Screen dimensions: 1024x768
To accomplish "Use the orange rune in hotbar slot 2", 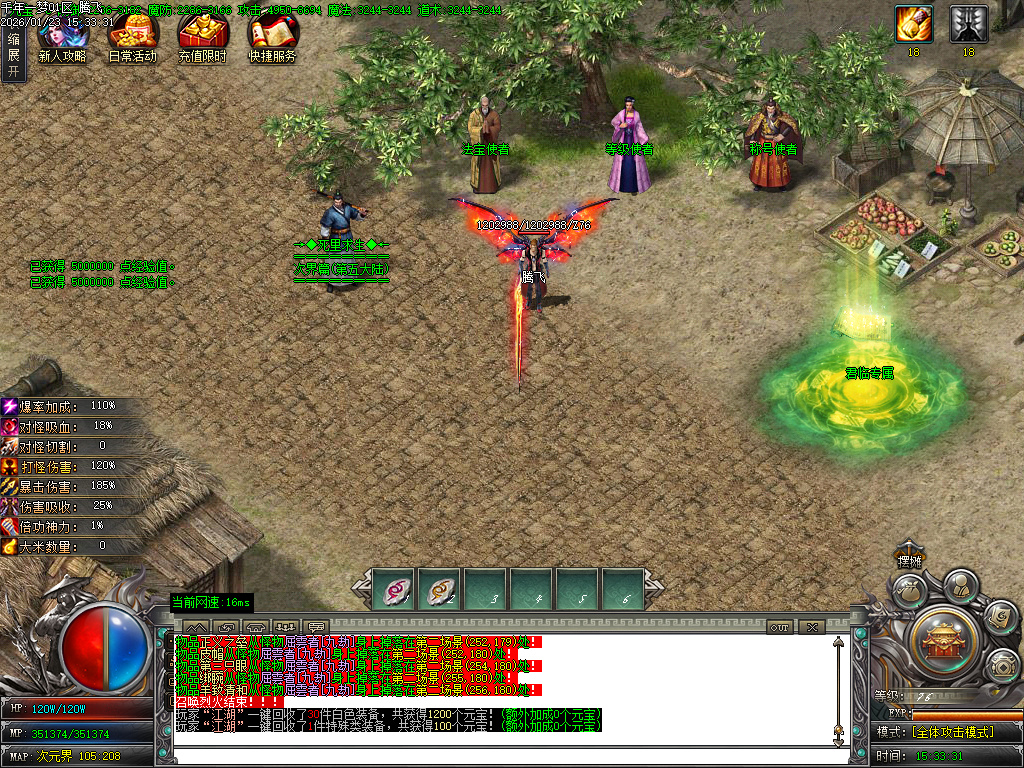I will 439,590.
